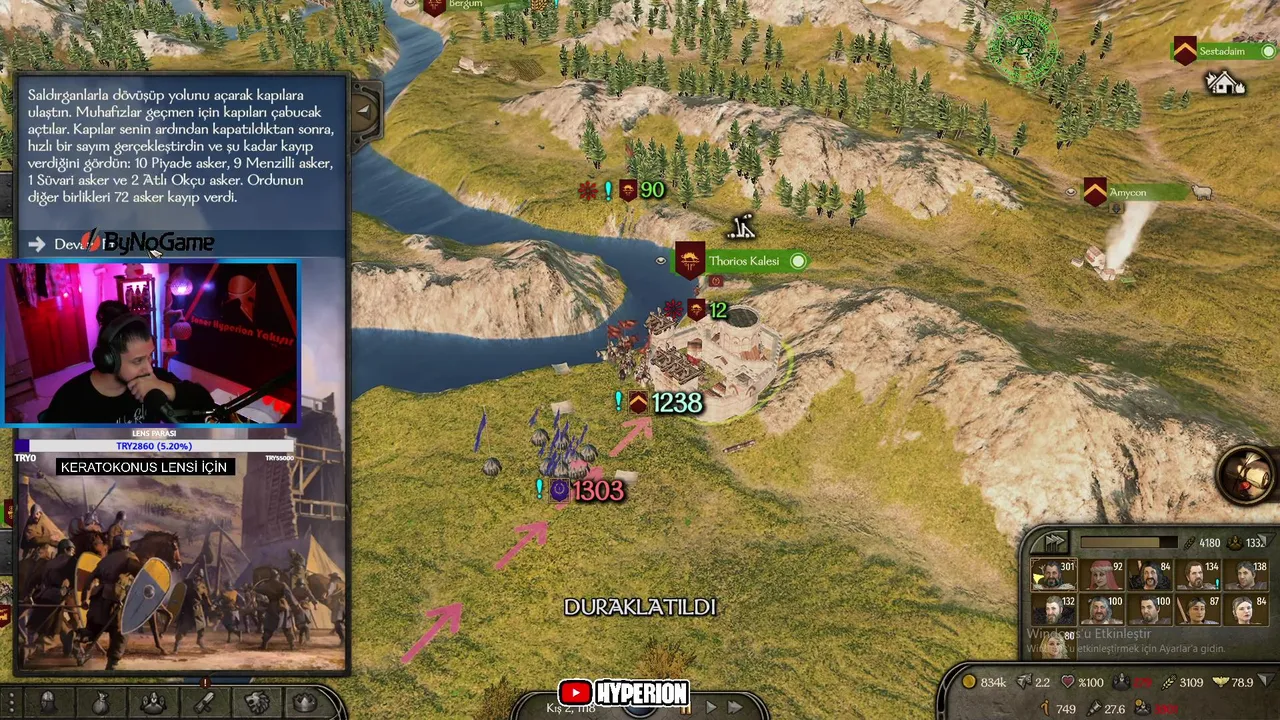Screen dimensions: 1280x720
Task: Open the quests sword icon
Action: coord(204,703)
